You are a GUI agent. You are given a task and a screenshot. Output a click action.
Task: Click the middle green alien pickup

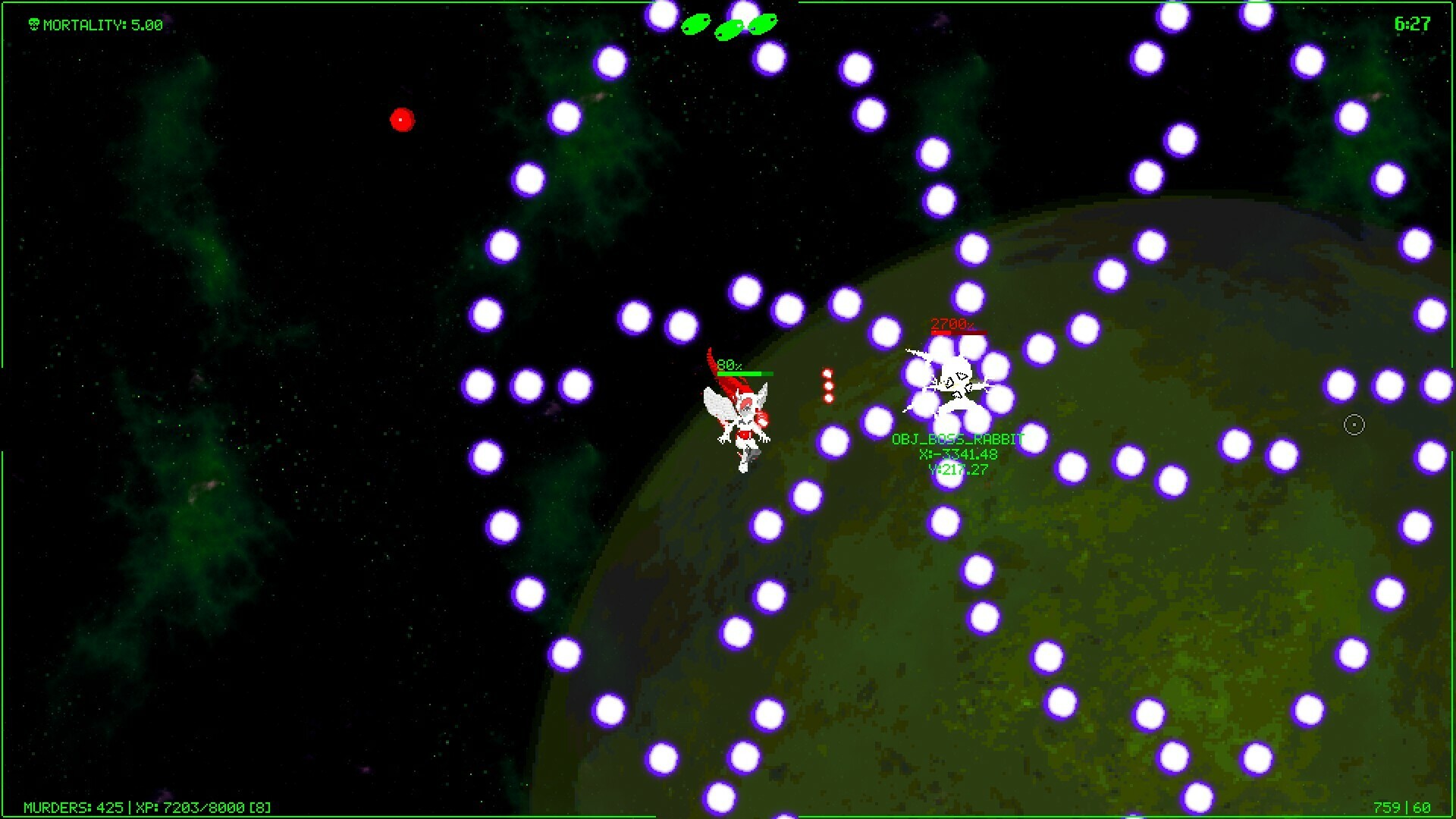point(730,29)
